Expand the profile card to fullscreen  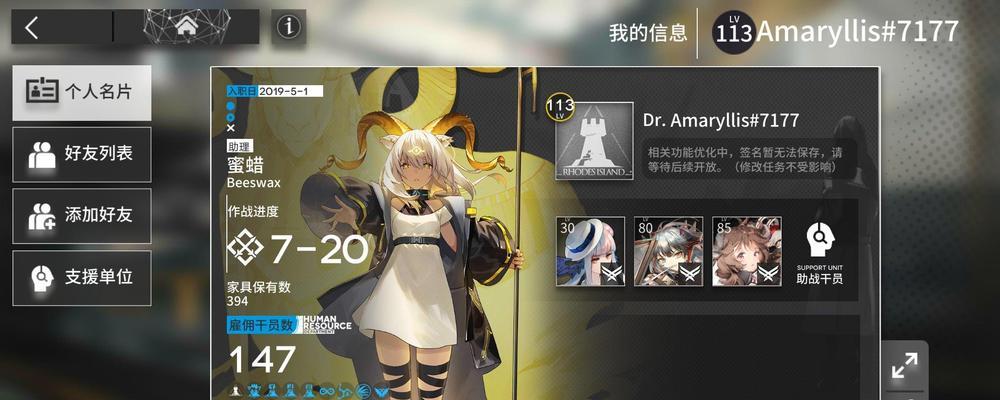pos(905,367)
